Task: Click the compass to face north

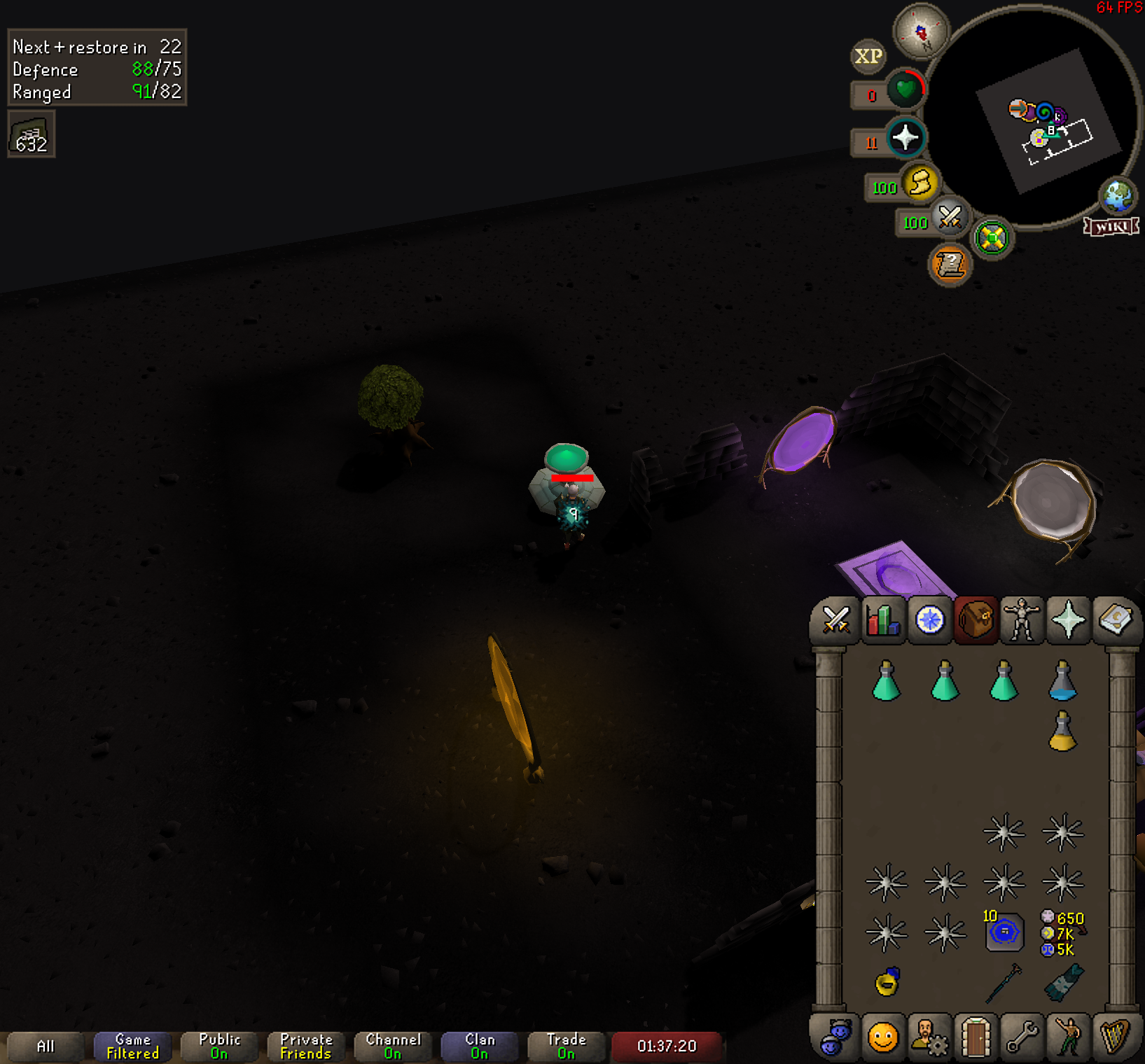Action: [921, 31]
